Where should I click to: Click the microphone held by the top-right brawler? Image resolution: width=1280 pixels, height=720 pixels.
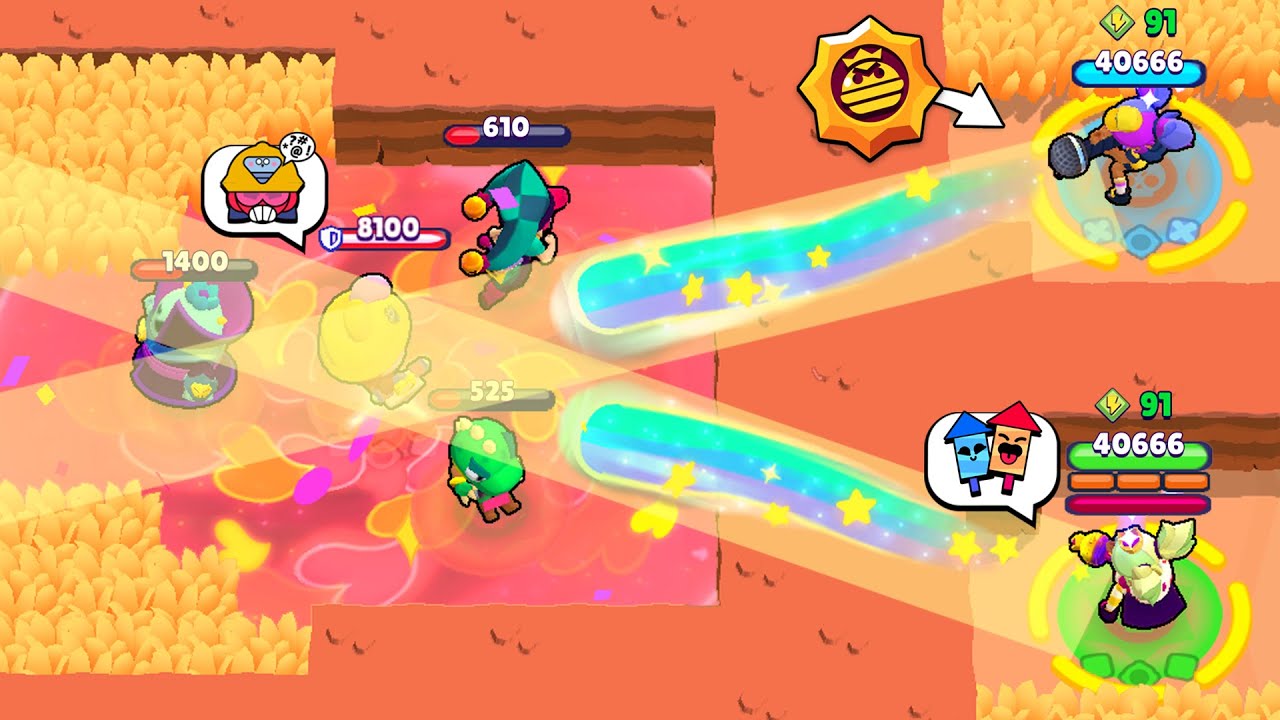1066,155
